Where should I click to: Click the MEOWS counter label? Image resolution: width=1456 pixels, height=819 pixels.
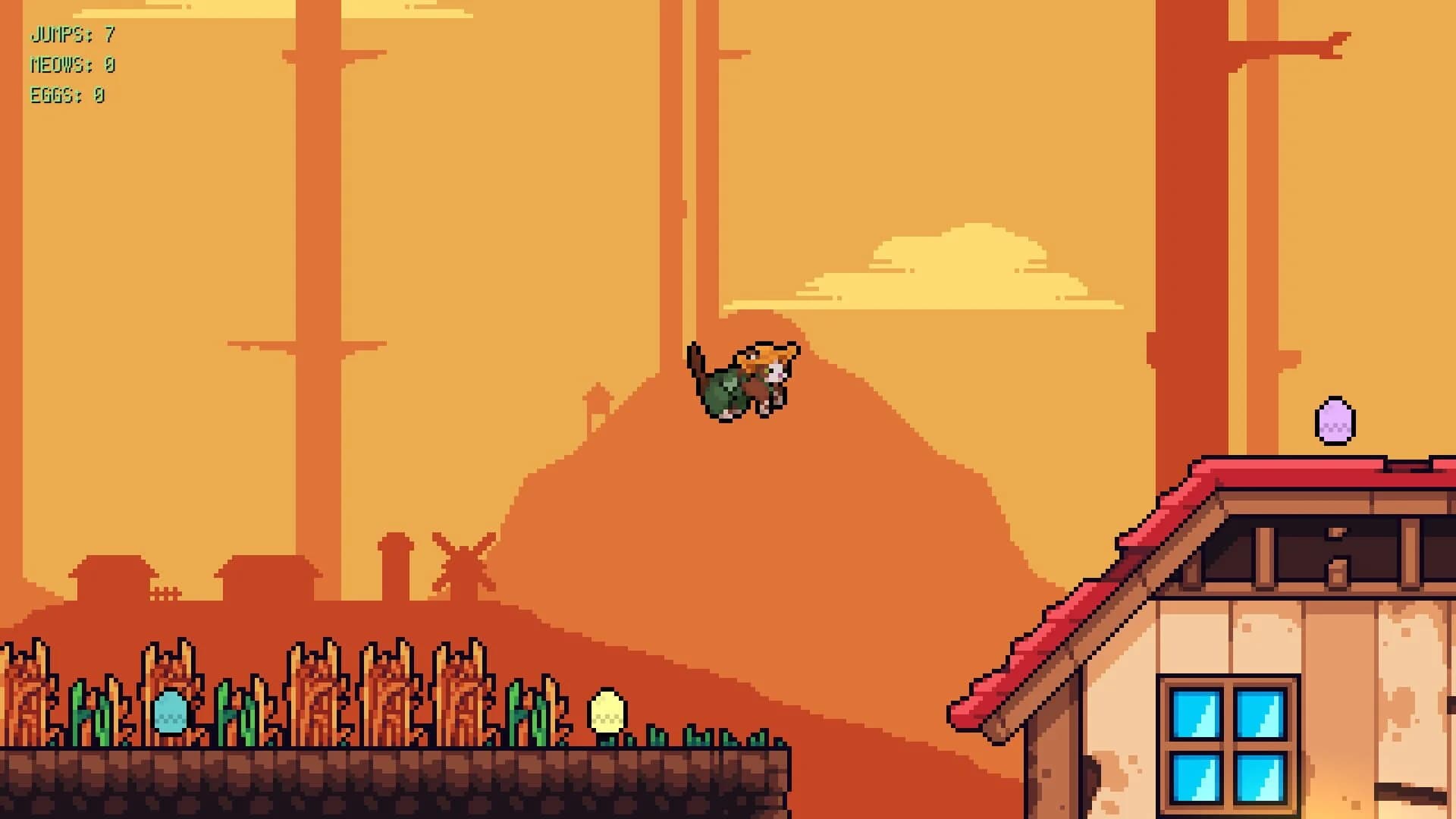(x=64, y=65)
